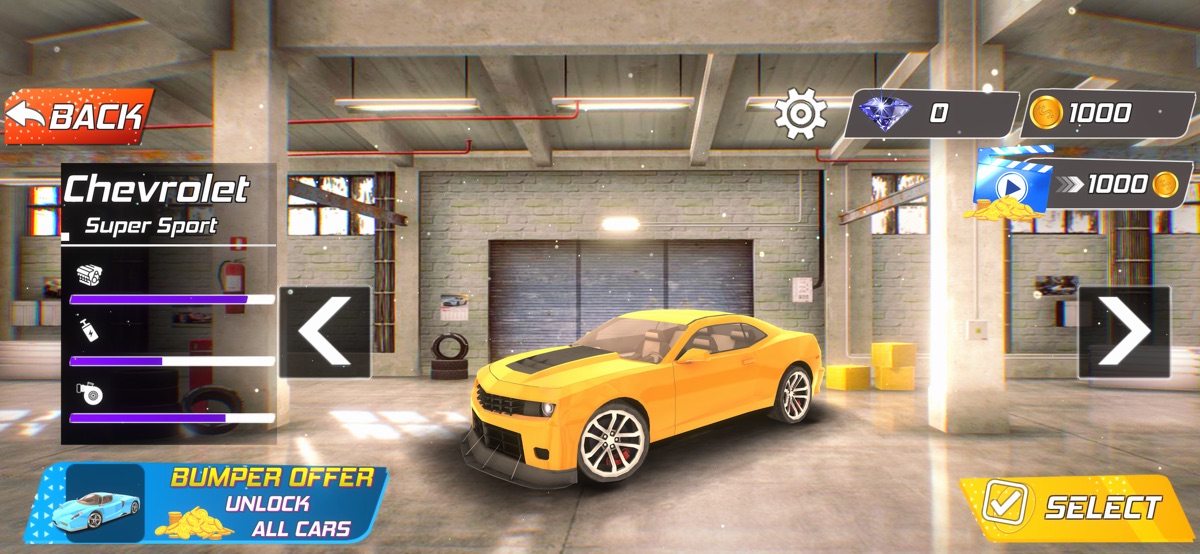Show the previous car with left arrow
Viewport: 1200px width, 554px height.
click(325, 332)
